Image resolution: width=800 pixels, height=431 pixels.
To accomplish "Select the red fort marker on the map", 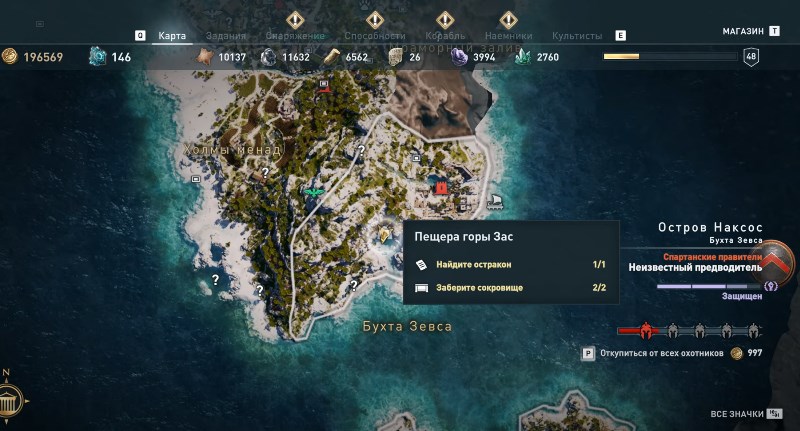I will tap(440, 187).
